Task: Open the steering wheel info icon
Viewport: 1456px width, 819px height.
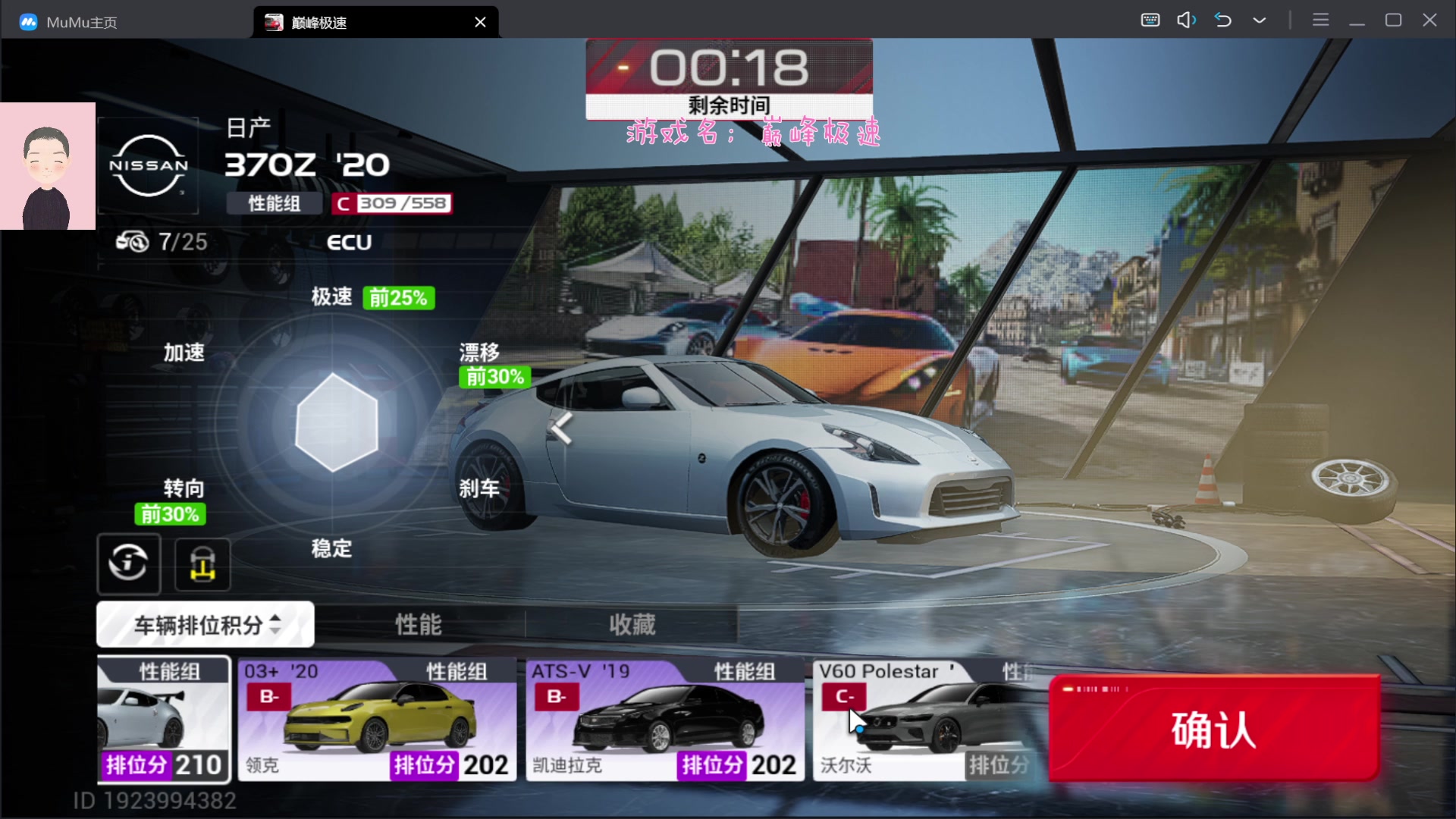Action: [128, 563]
